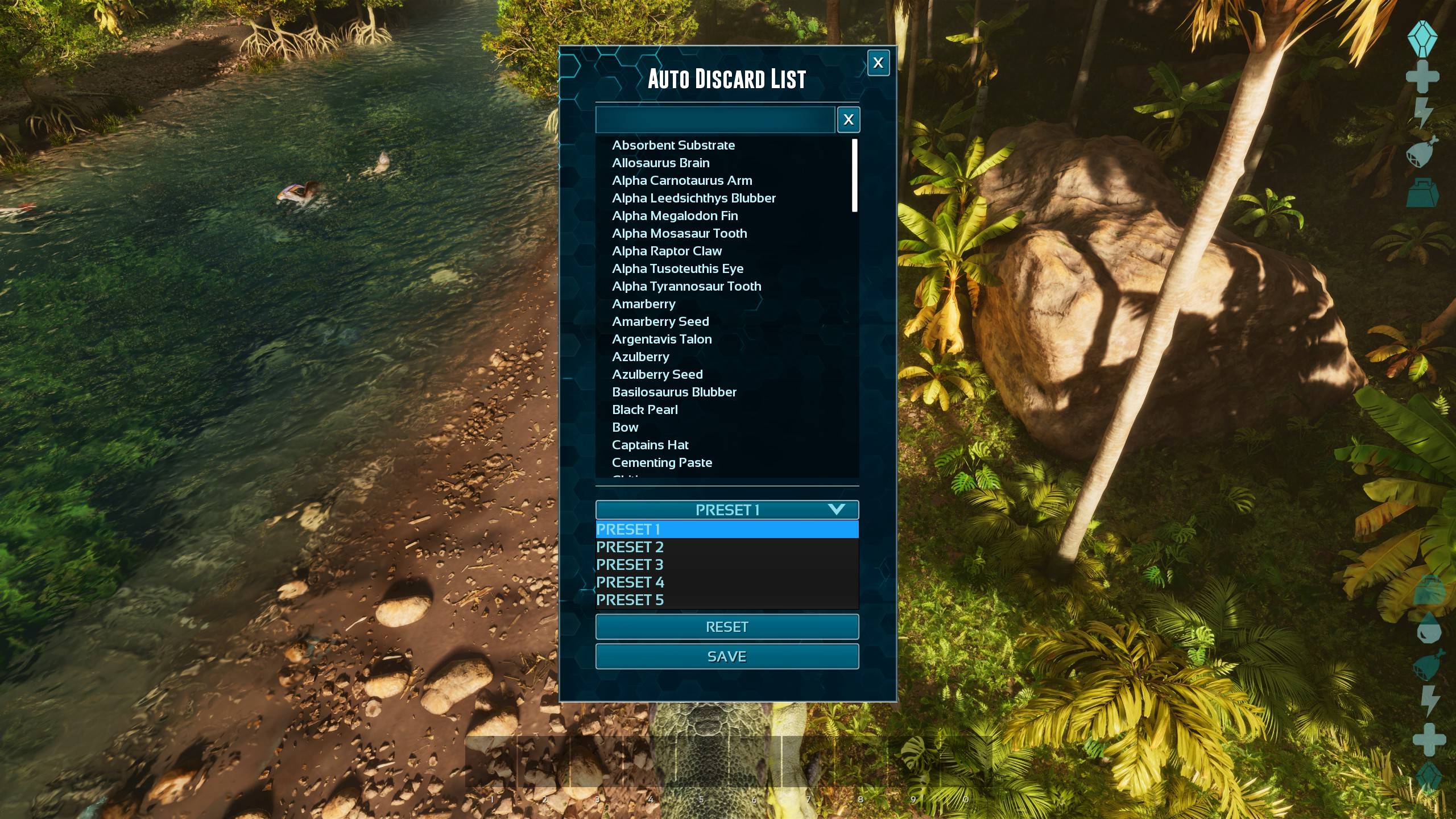
Task: Choose the Bow item entry
Action: pyautogui.click(x=625, y=427)
